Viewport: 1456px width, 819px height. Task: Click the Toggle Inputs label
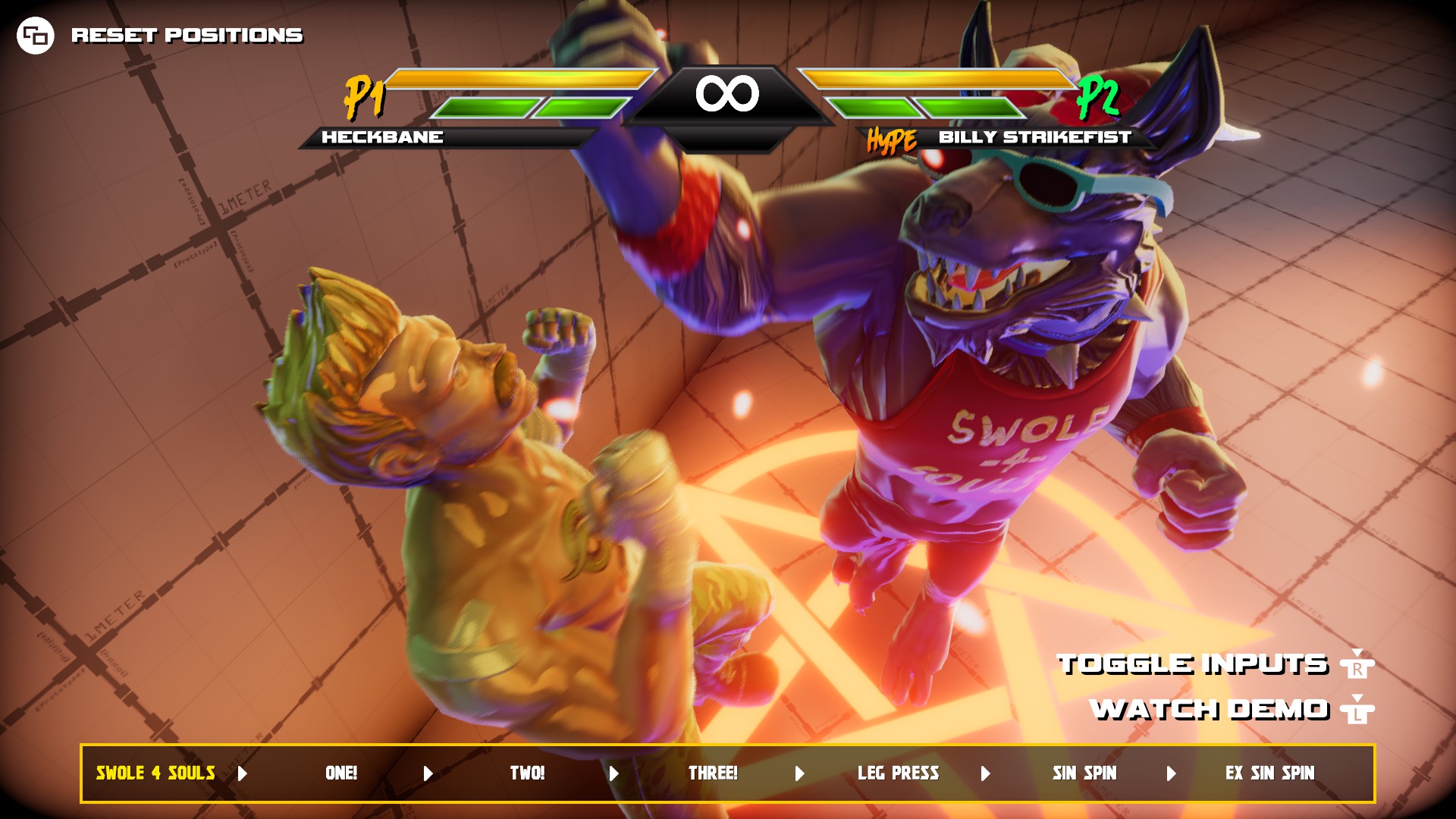(x=1193, y=664)
